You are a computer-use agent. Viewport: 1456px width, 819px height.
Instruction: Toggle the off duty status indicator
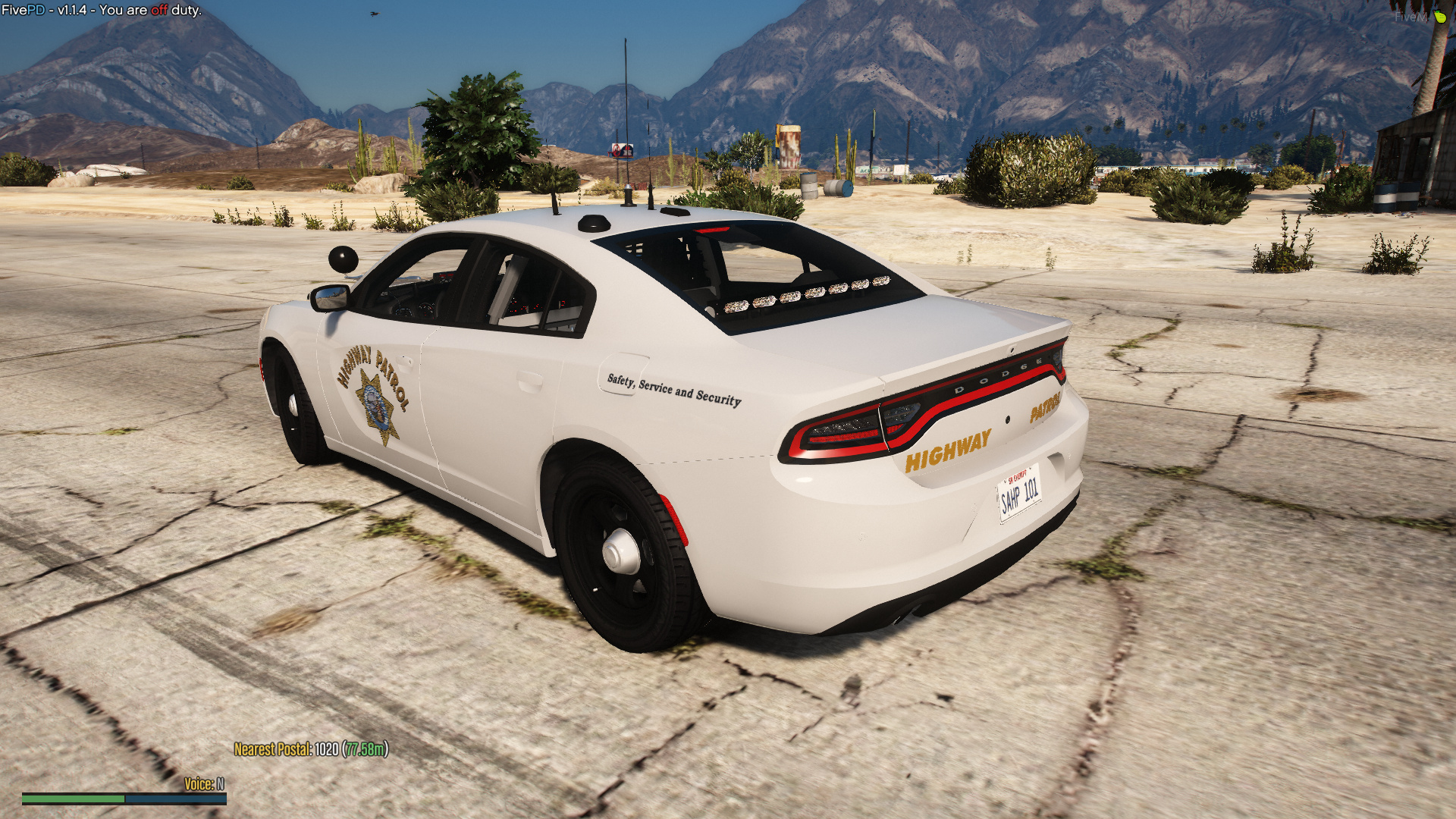[x=157, y=11]
